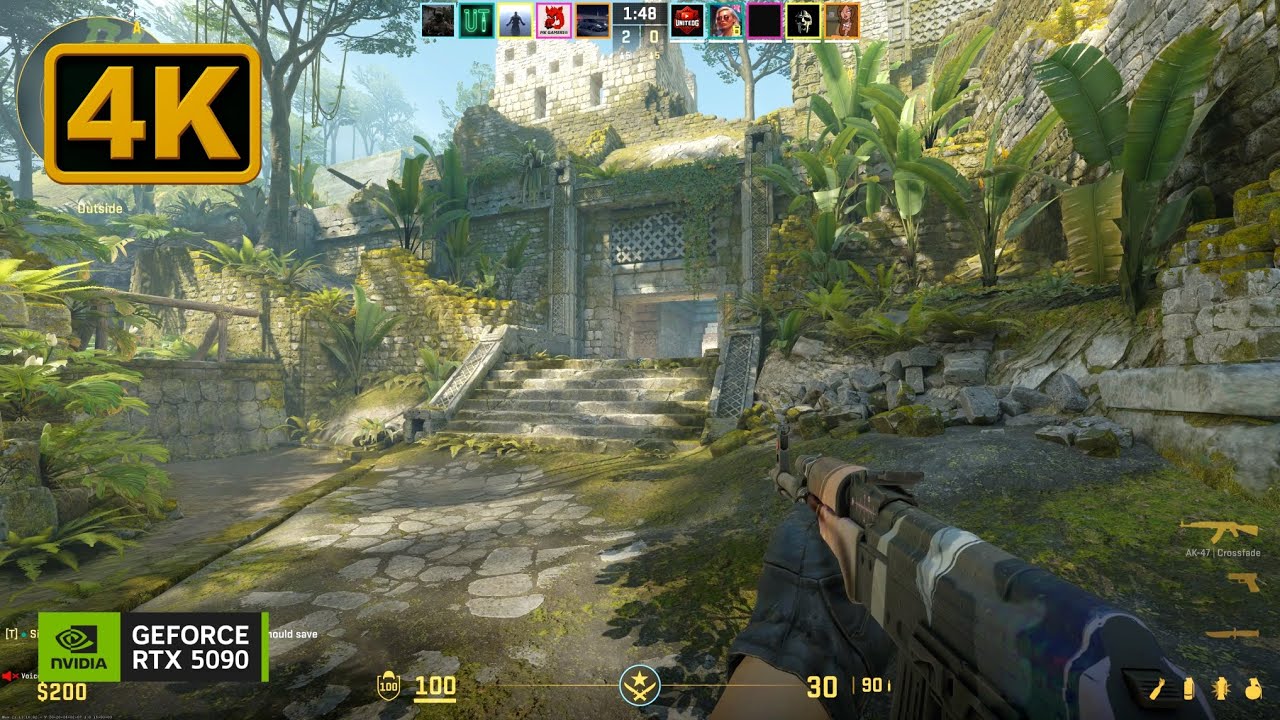Click the cartoon brunette woman avatar
1280x720 pixels.
point(842,21)
